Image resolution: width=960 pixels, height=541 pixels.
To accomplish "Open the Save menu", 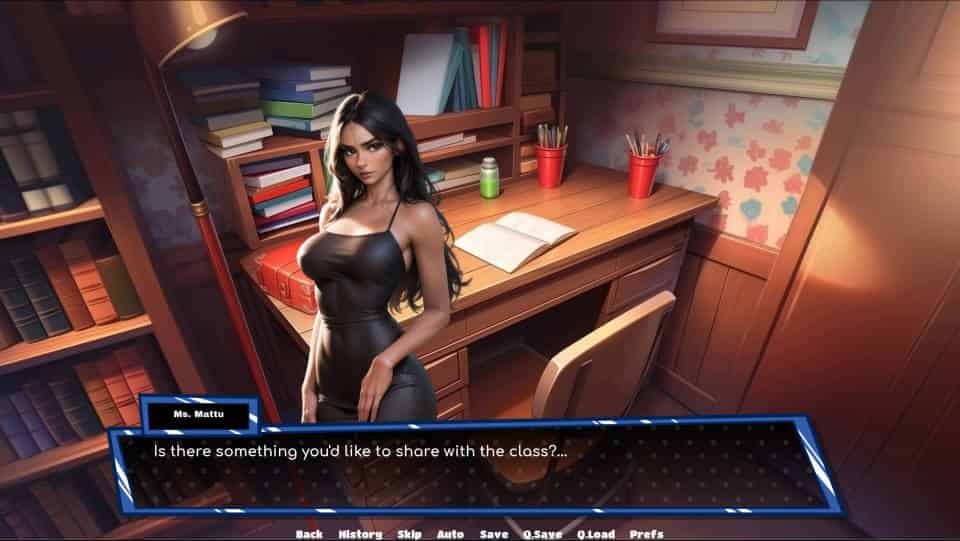I will point(494,534).
